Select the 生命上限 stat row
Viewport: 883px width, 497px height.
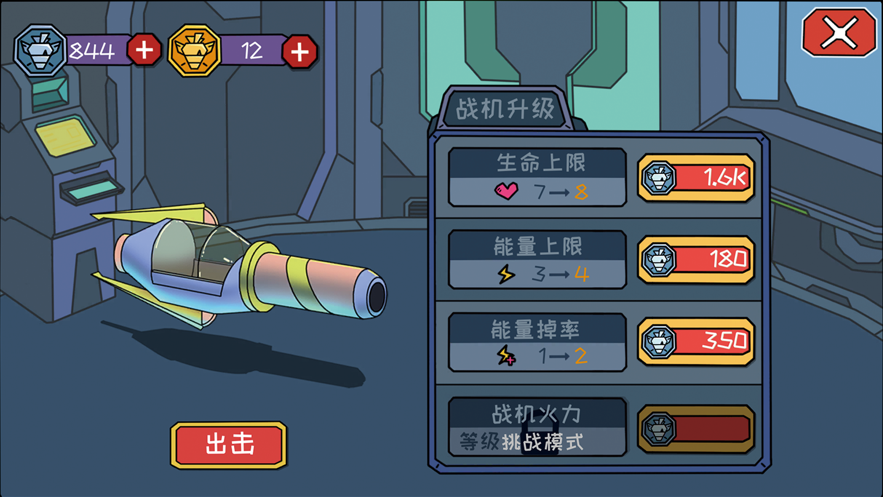[x=537, y=178]
